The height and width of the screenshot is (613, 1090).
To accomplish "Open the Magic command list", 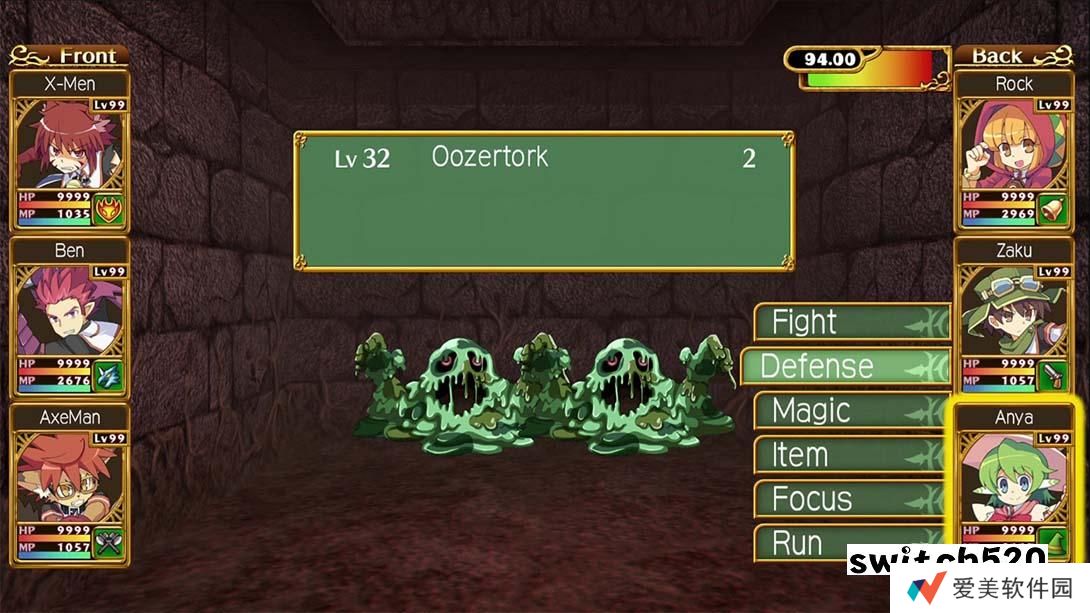I will coord(850,411).
